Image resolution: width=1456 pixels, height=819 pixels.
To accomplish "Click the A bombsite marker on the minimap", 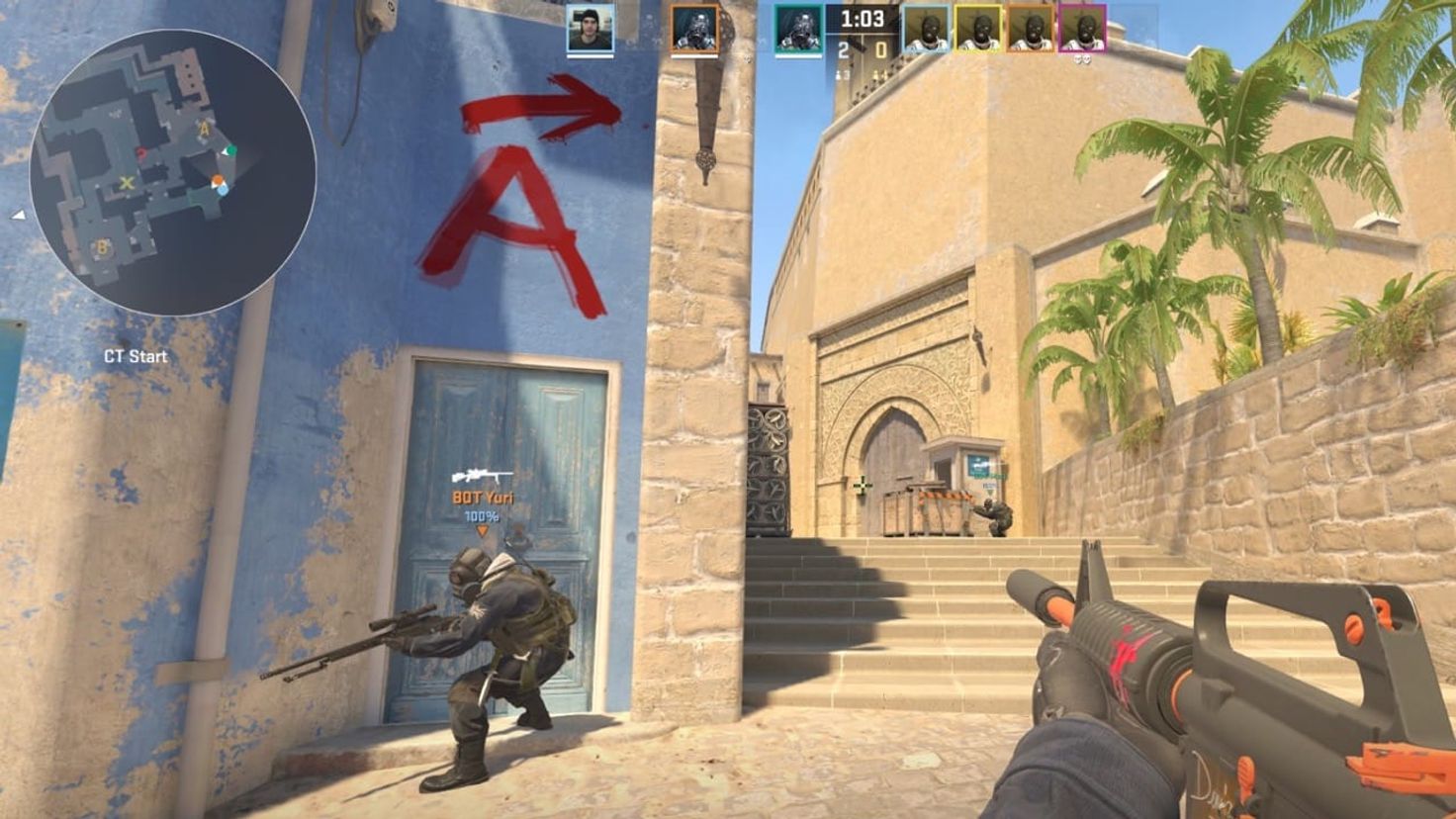I will 204,129.
